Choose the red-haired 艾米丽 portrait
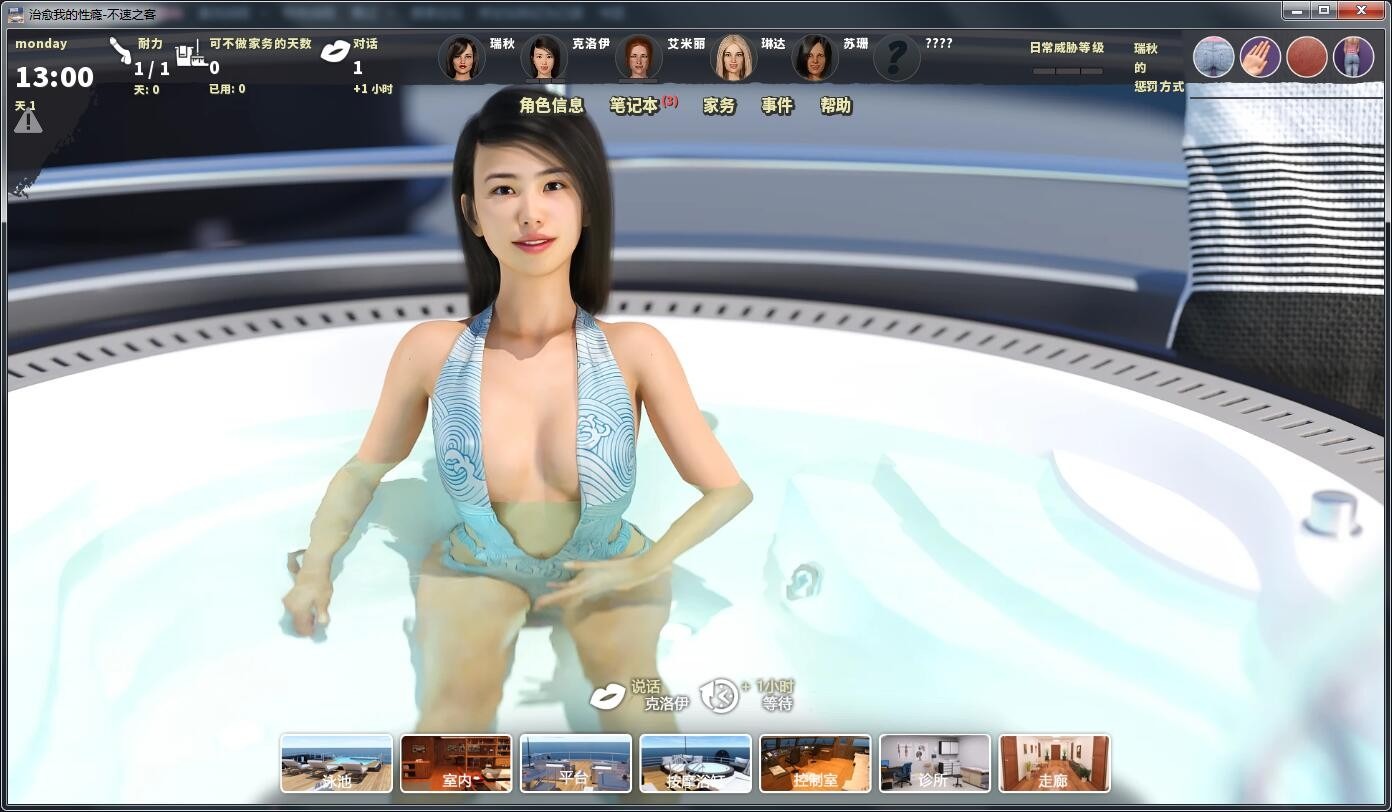Screen dimensions: 1392x812 [638, 59]
